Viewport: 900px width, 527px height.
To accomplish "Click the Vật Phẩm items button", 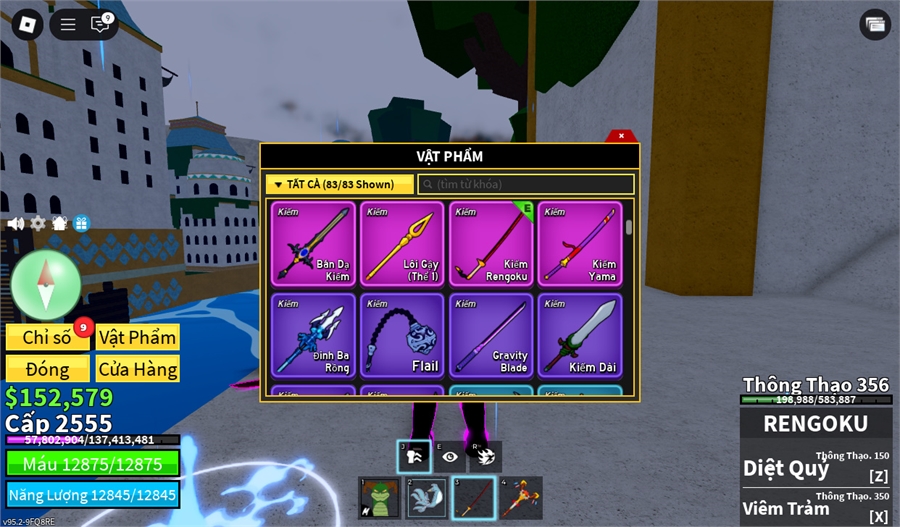I will 138,337.
